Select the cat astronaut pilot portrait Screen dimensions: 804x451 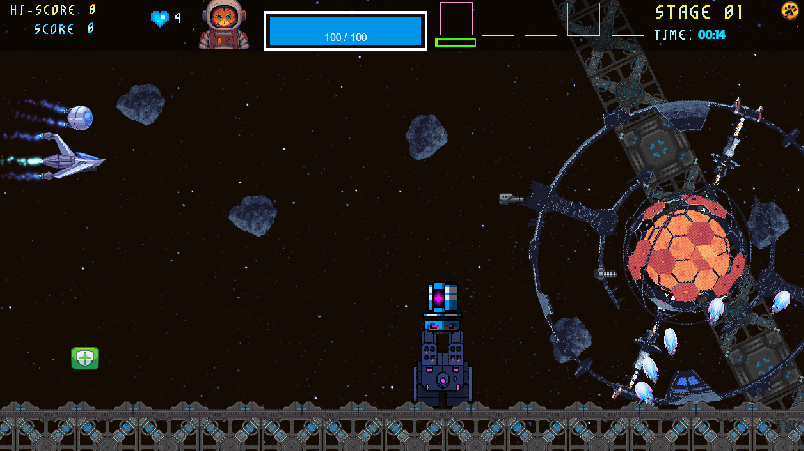[224, 25]
